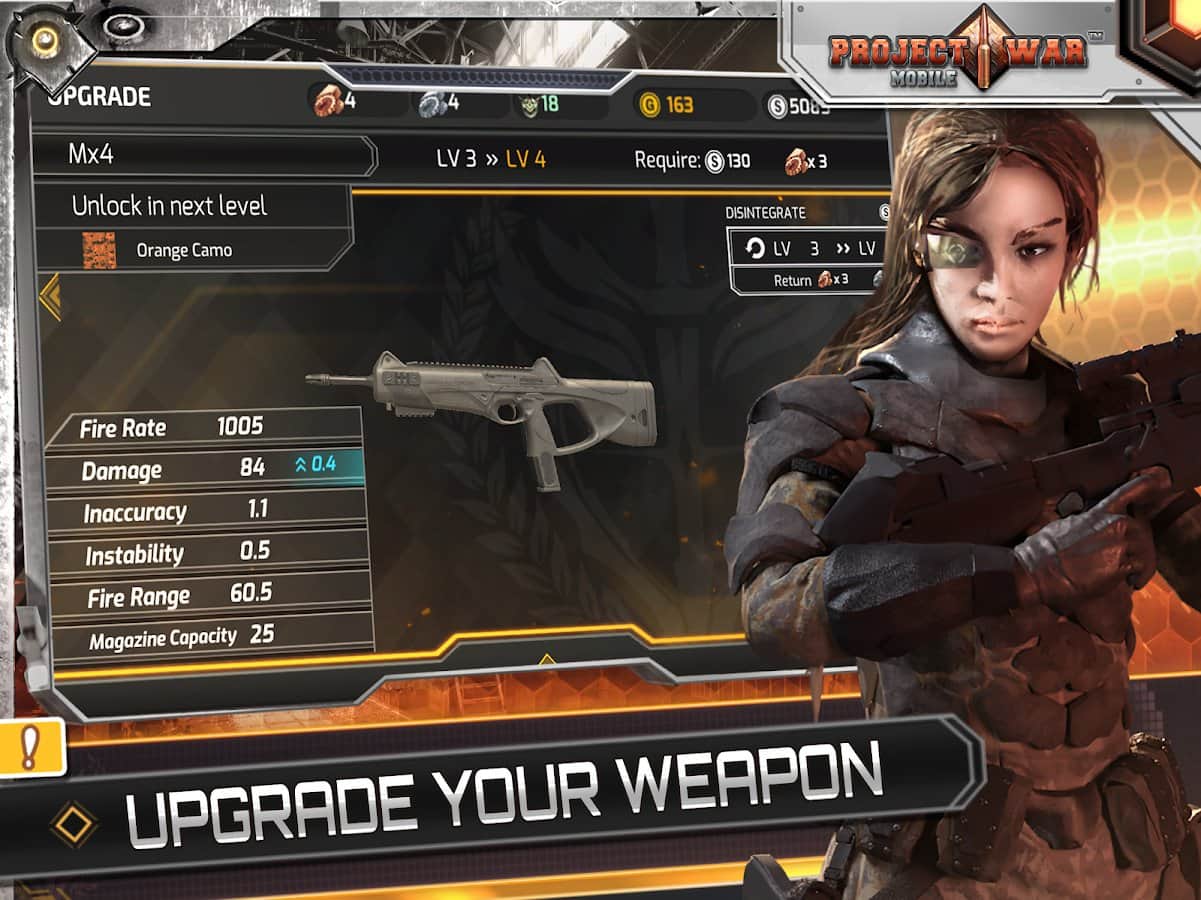Expand the panel with the bottom yellow arrow
This screenshot has width=1201, height=900.
tap(547, 658)
